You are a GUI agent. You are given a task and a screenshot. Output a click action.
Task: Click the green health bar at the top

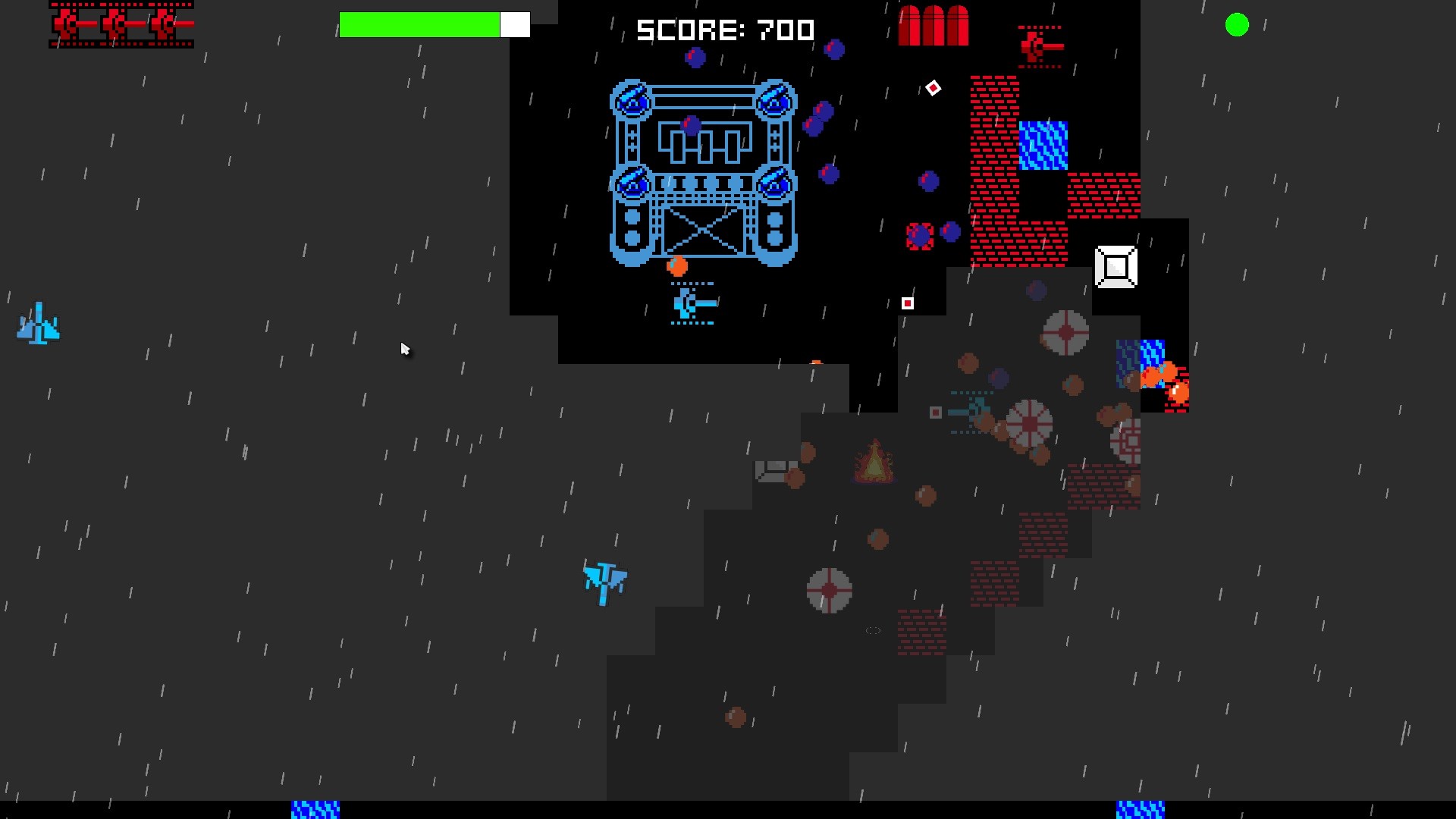tap(421, 24)
